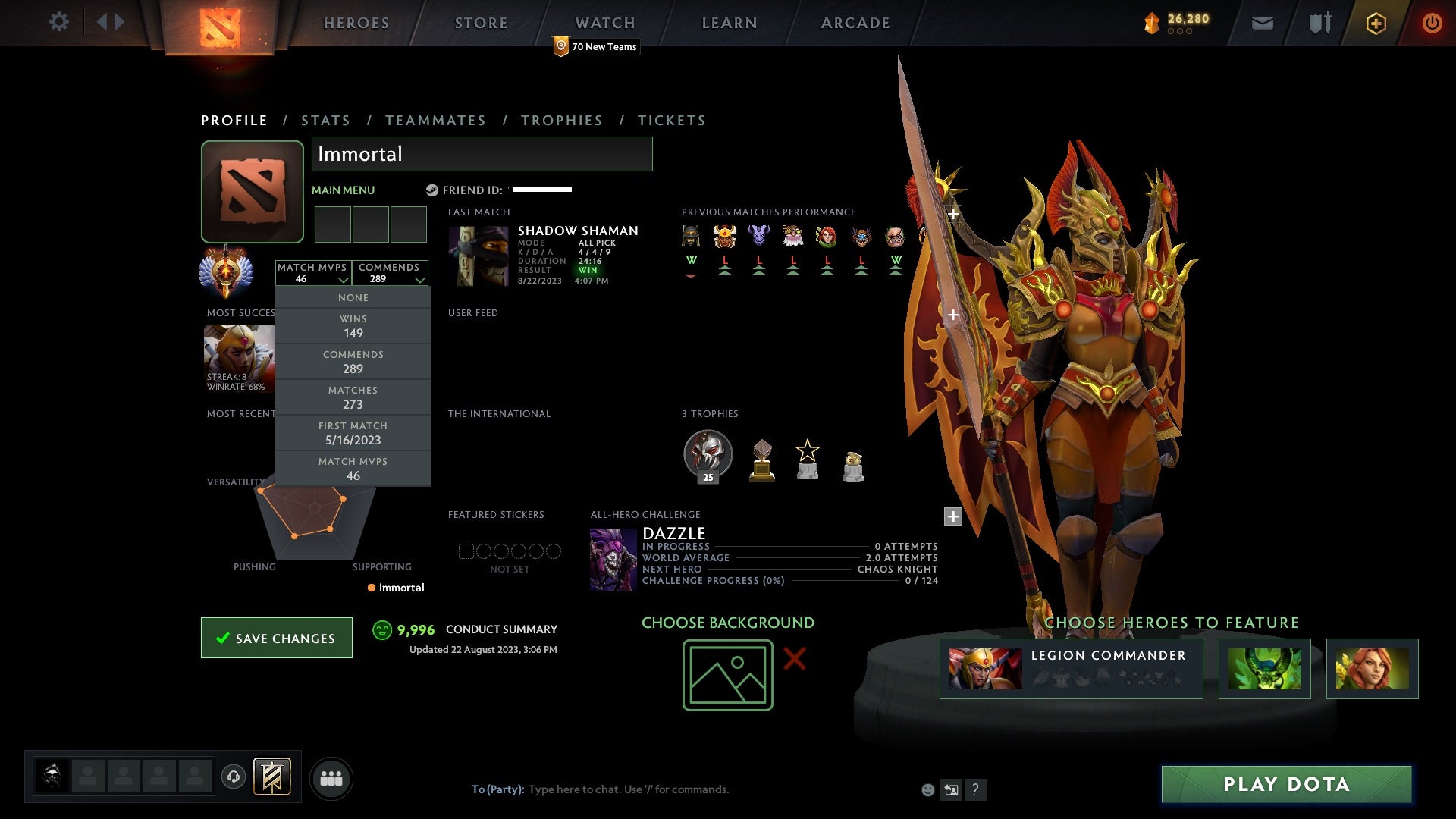Viewport: 1456px width, 819px height.
Task: Open the Dota 2 settings gear
Action: click(59, 22)
